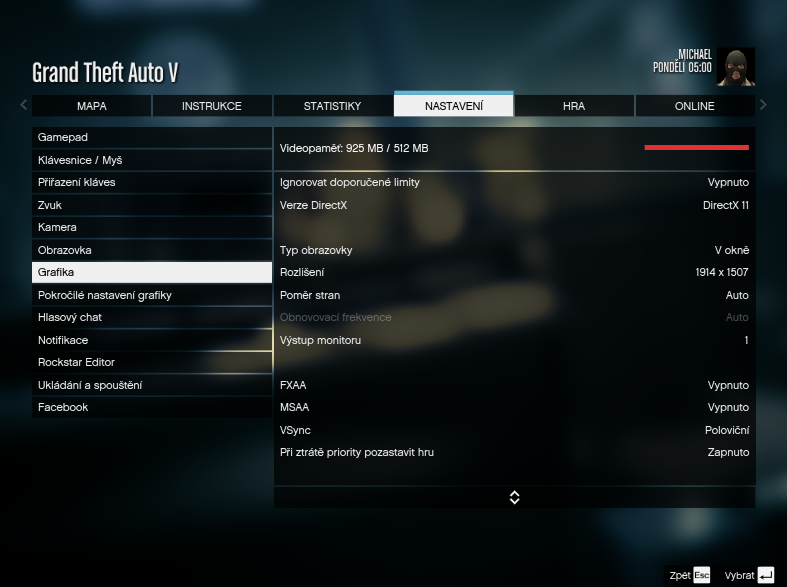Open the ONLINE tab
The image size is (787, 587).
coord(694,106)
